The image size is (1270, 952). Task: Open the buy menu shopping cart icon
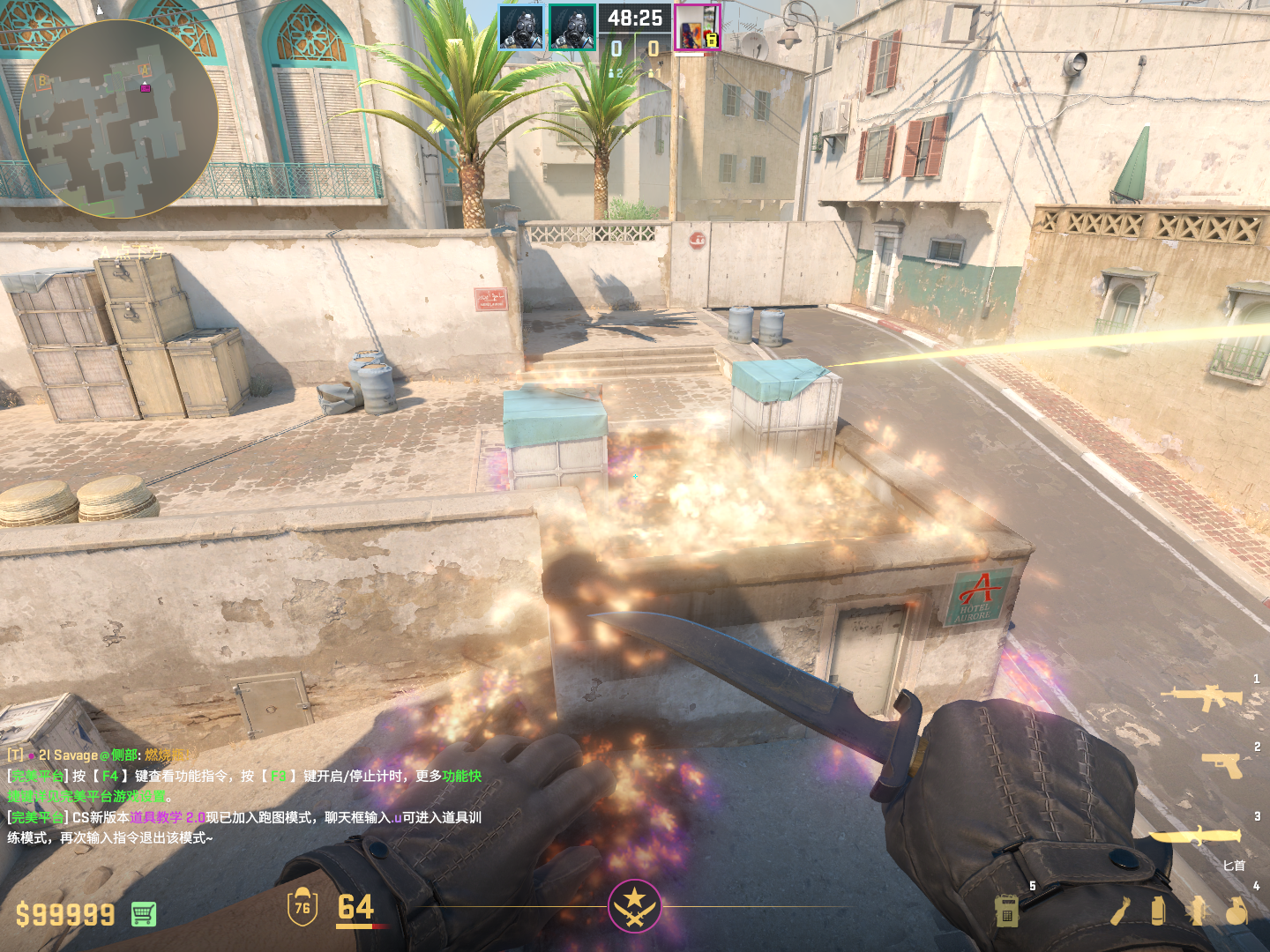(x=144, y=914)
